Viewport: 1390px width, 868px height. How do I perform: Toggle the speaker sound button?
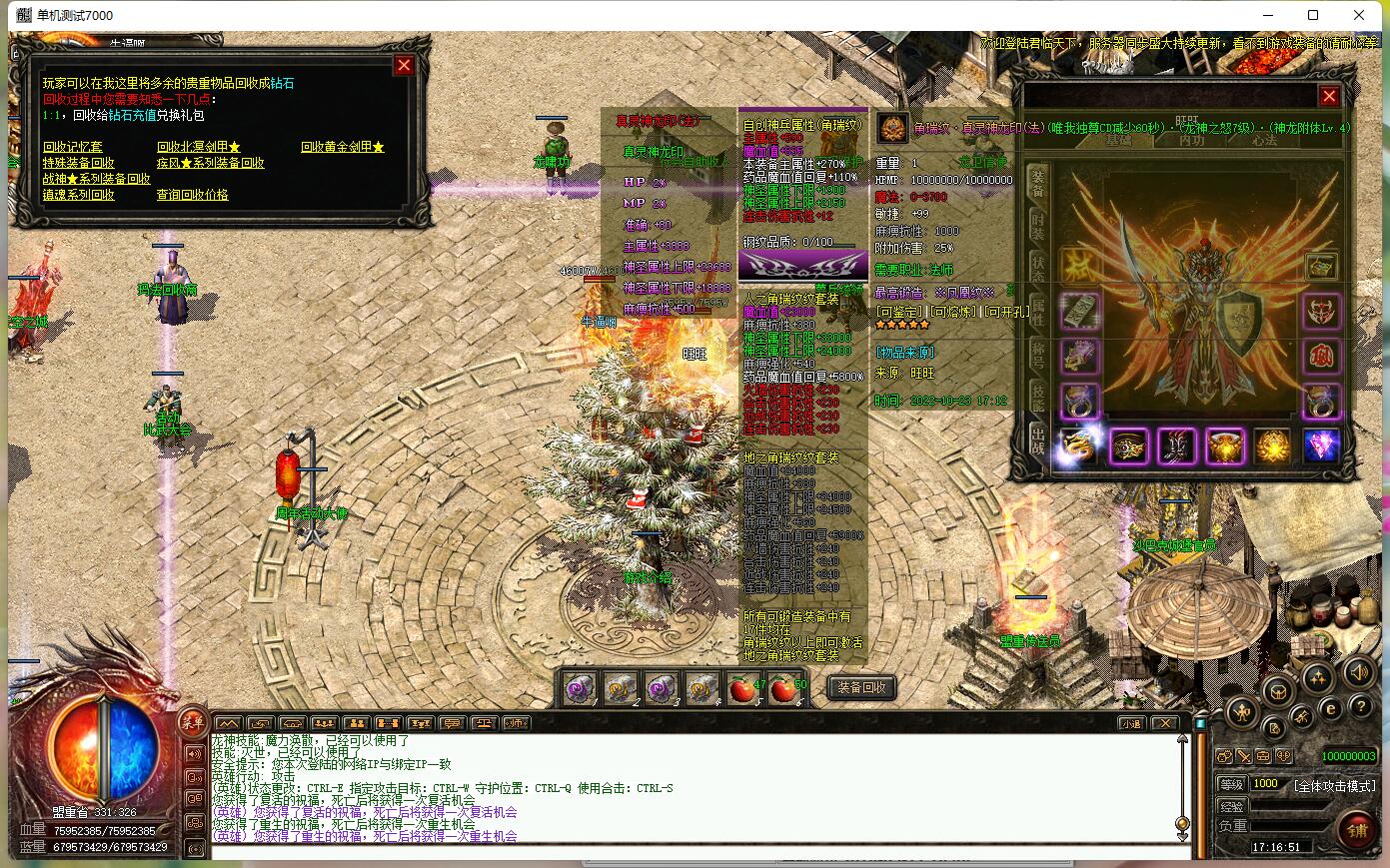click(x=1357, y=672)
